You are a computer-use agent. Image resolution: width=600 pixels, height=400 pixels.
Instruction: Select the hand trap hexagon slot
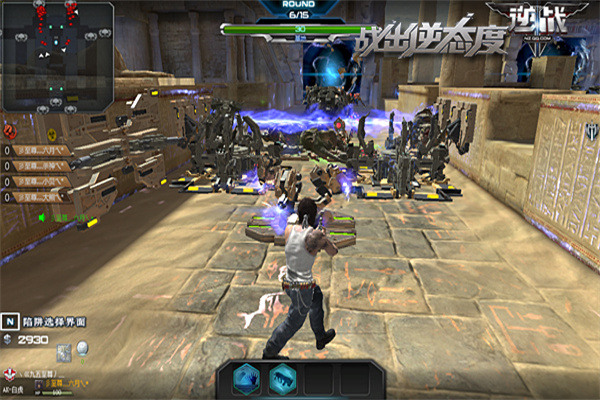[245, 377]
